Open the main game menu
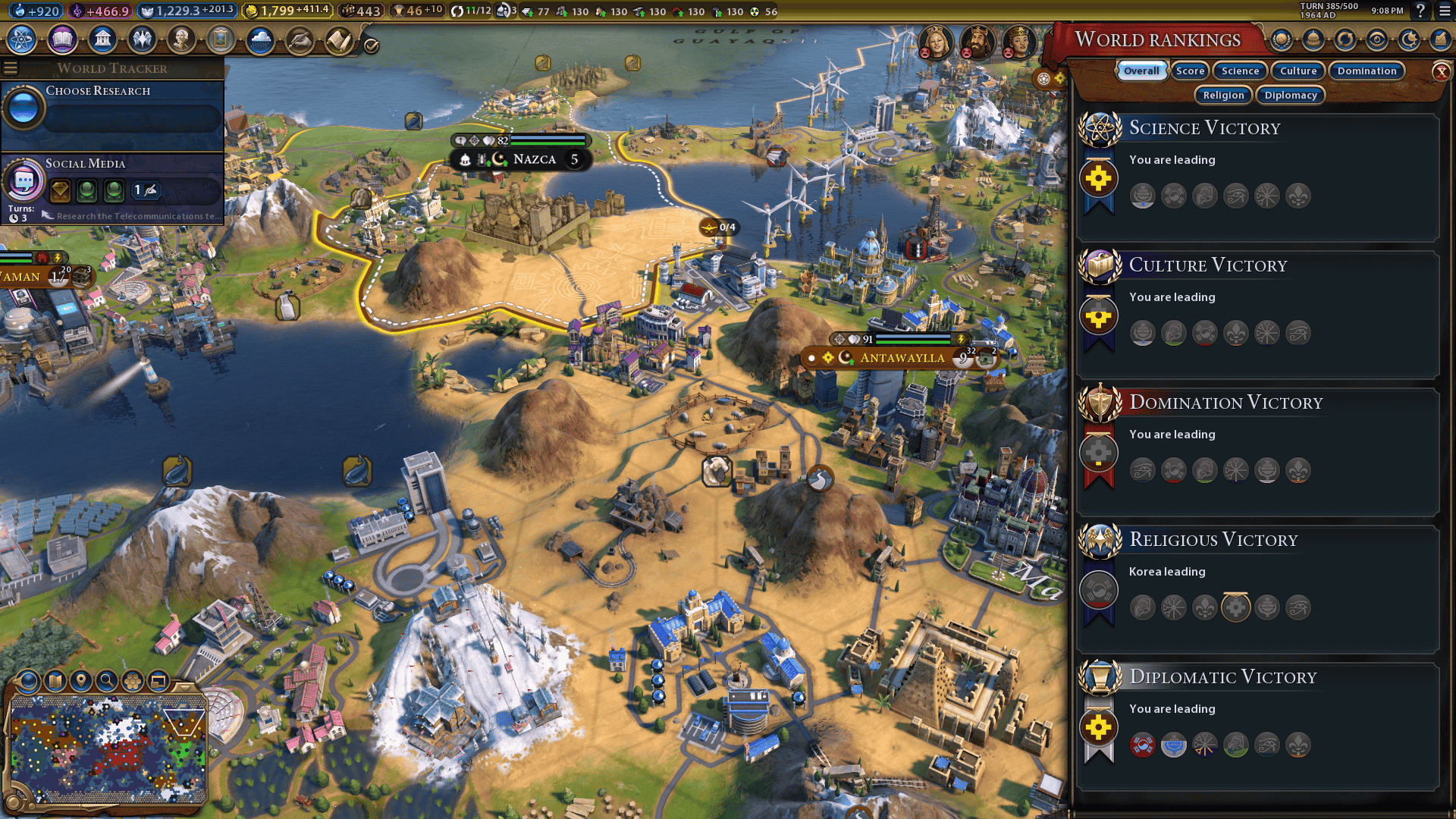Image resolution: width=1456 pixels, height=819 pixels. coord(1445,11)
